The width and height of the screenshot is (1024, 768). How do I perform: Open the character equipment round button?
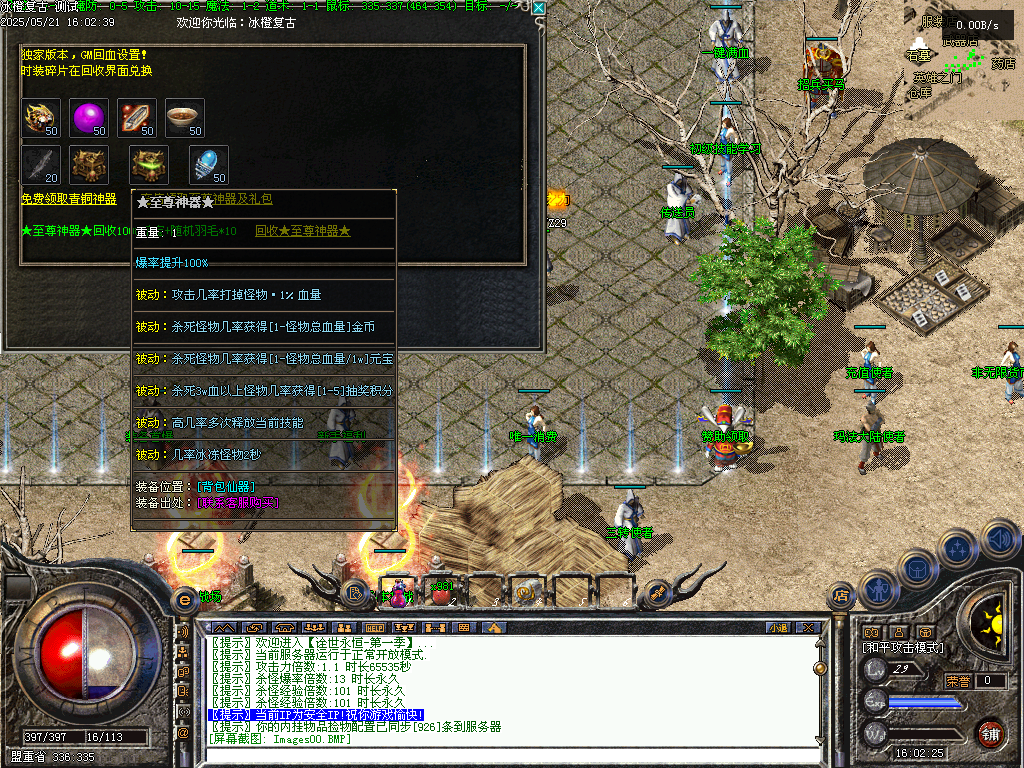[877, 591]
